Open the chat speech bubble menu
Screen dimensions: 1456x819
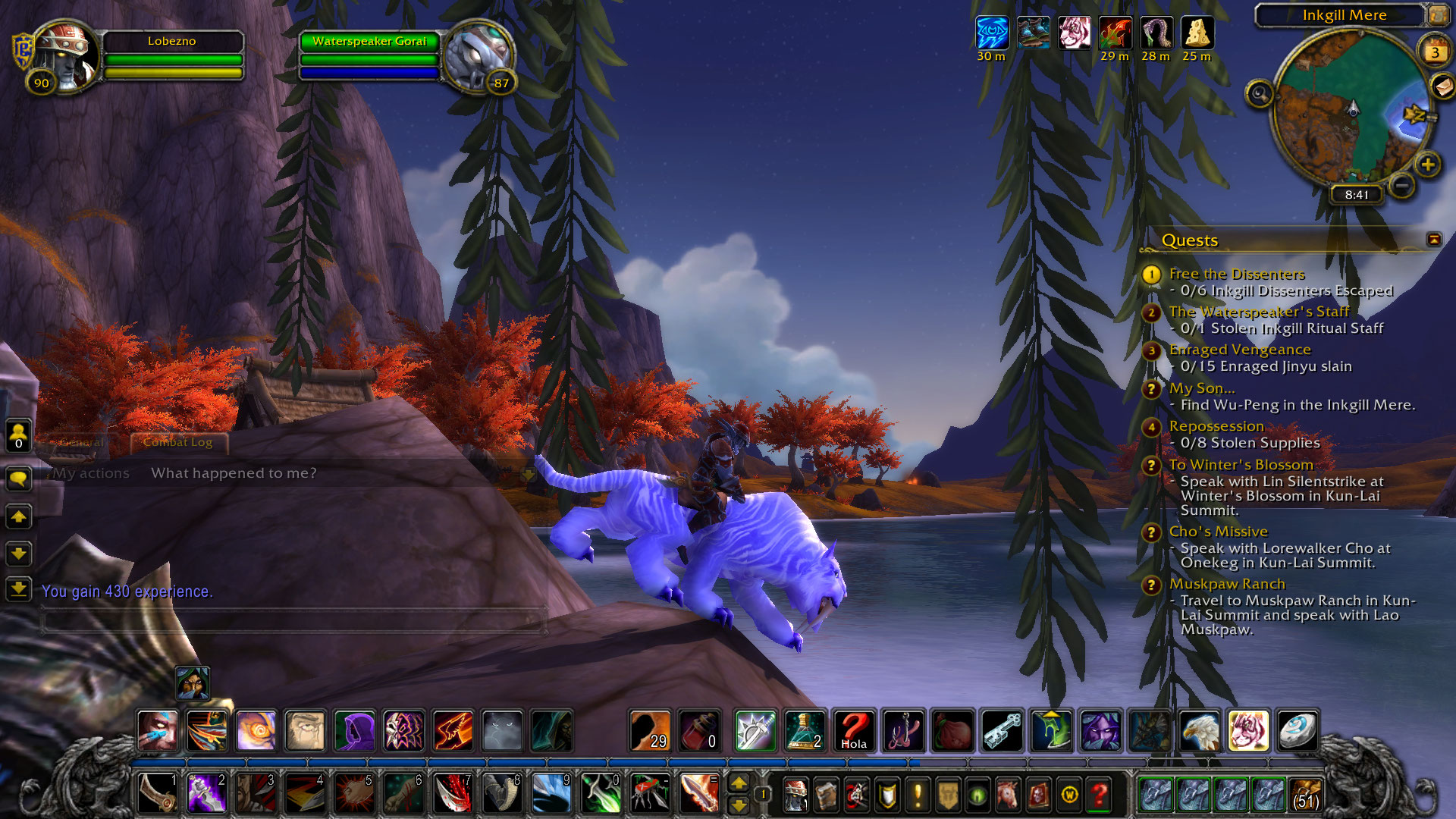18,479
